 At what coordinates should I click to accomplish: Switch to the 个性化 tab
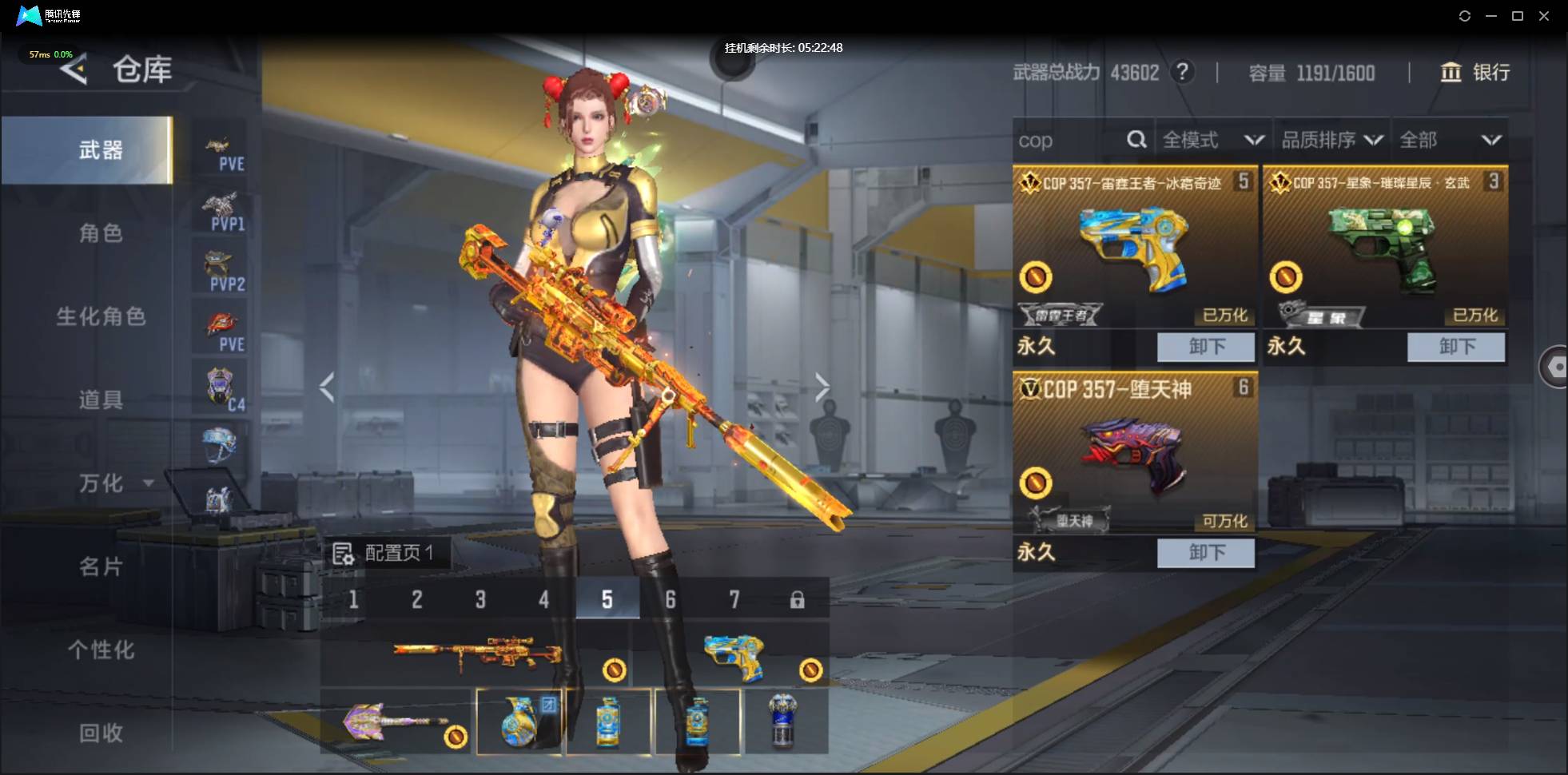coord(101,650)
